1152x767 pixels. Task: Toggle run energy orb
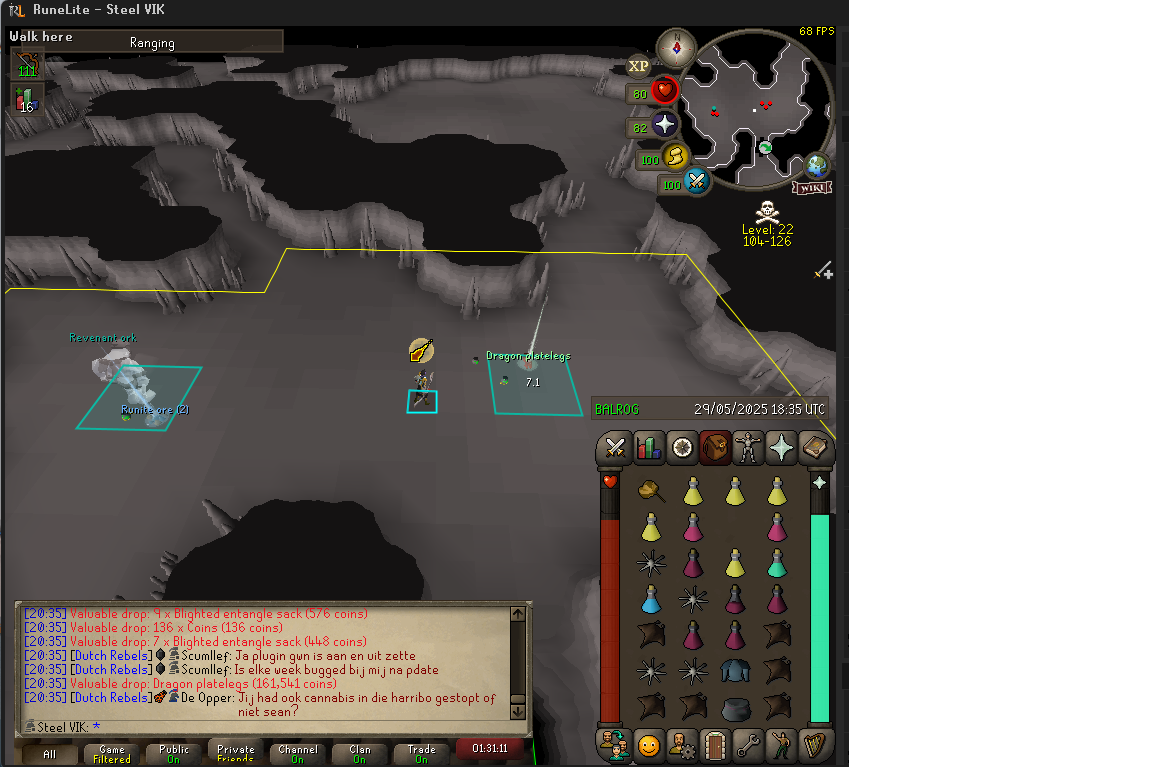(675, 157)
